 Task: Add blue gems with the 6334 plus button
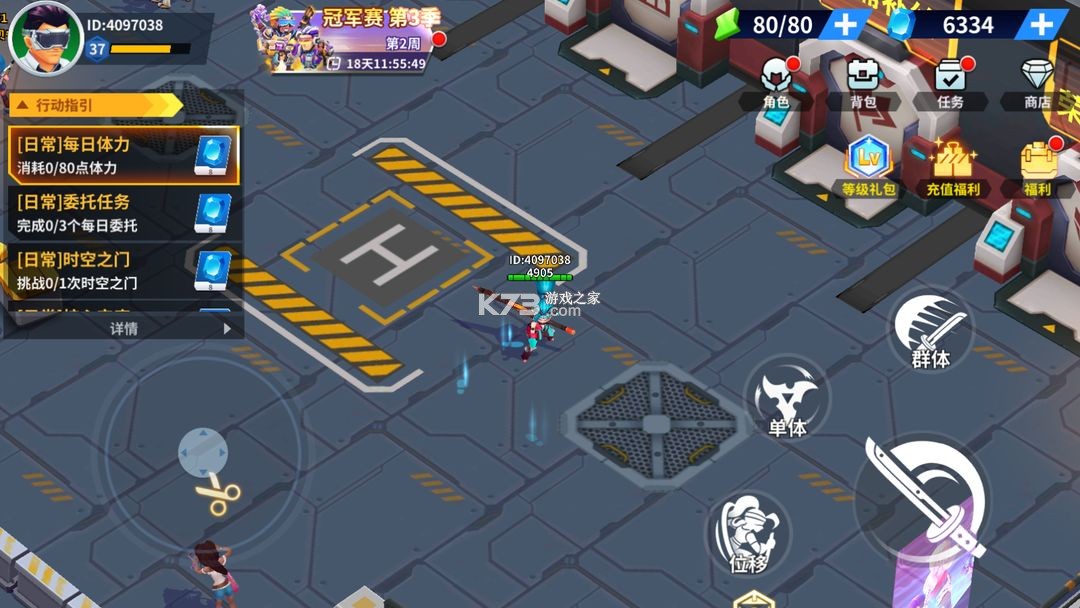(x=1041, y=24)
